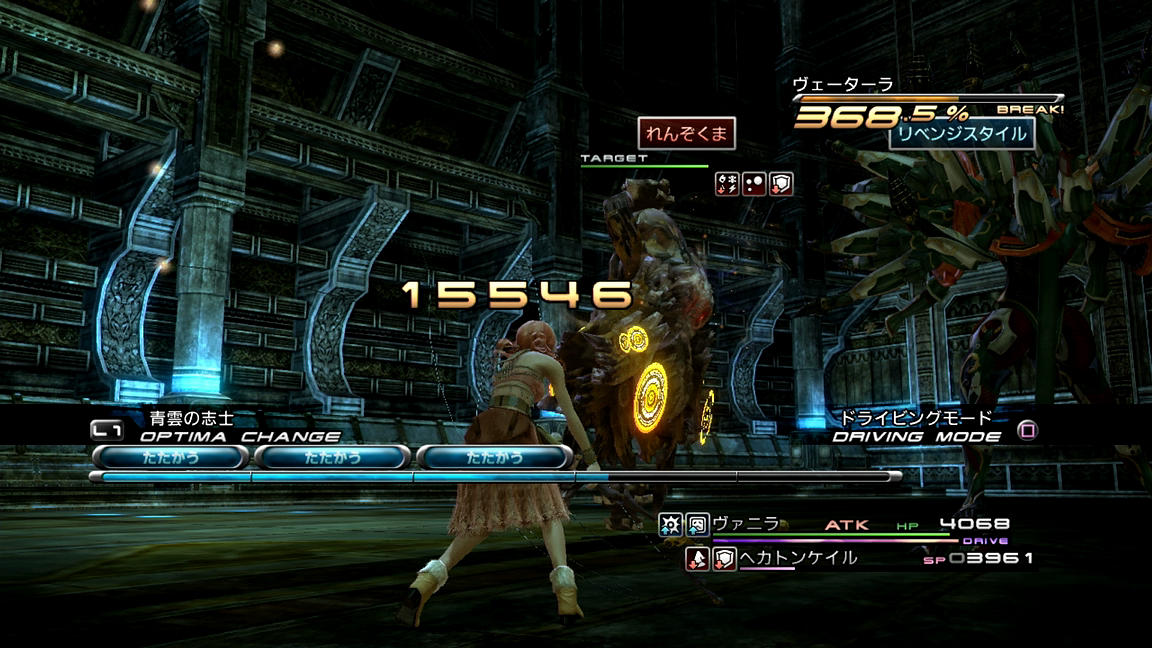Click the enemy's shield-down Deprotect icon
The width and height of the screenshot is (1152, 648).
781,184
